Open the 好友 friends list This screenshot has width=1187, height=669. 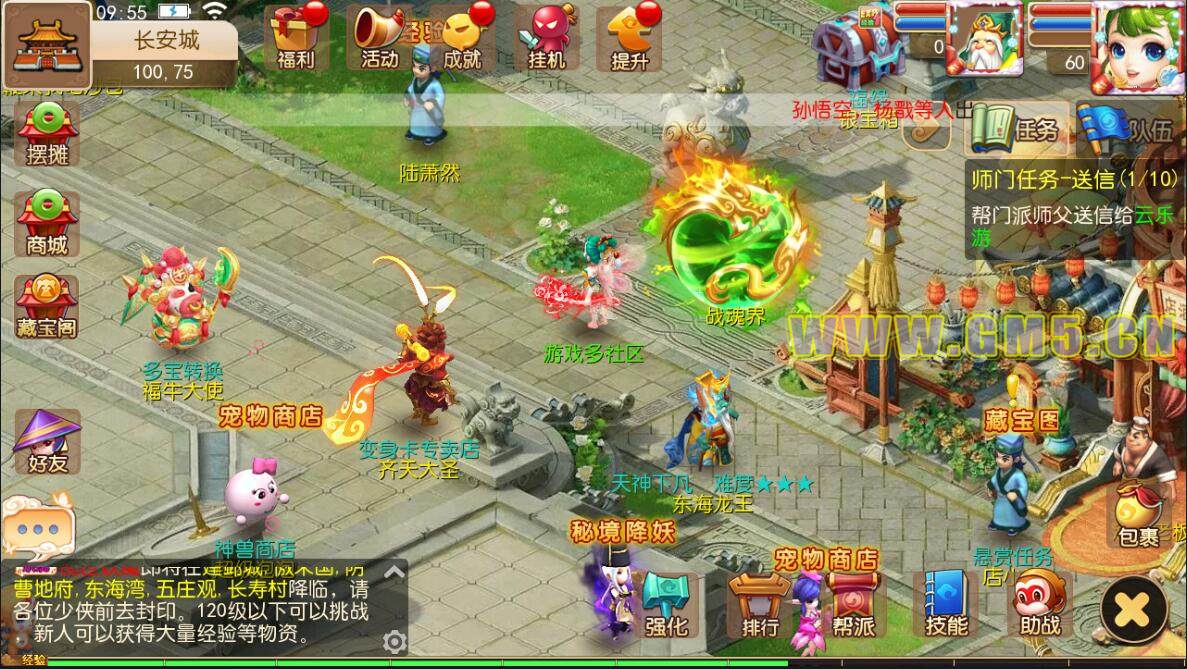point(47,442)
